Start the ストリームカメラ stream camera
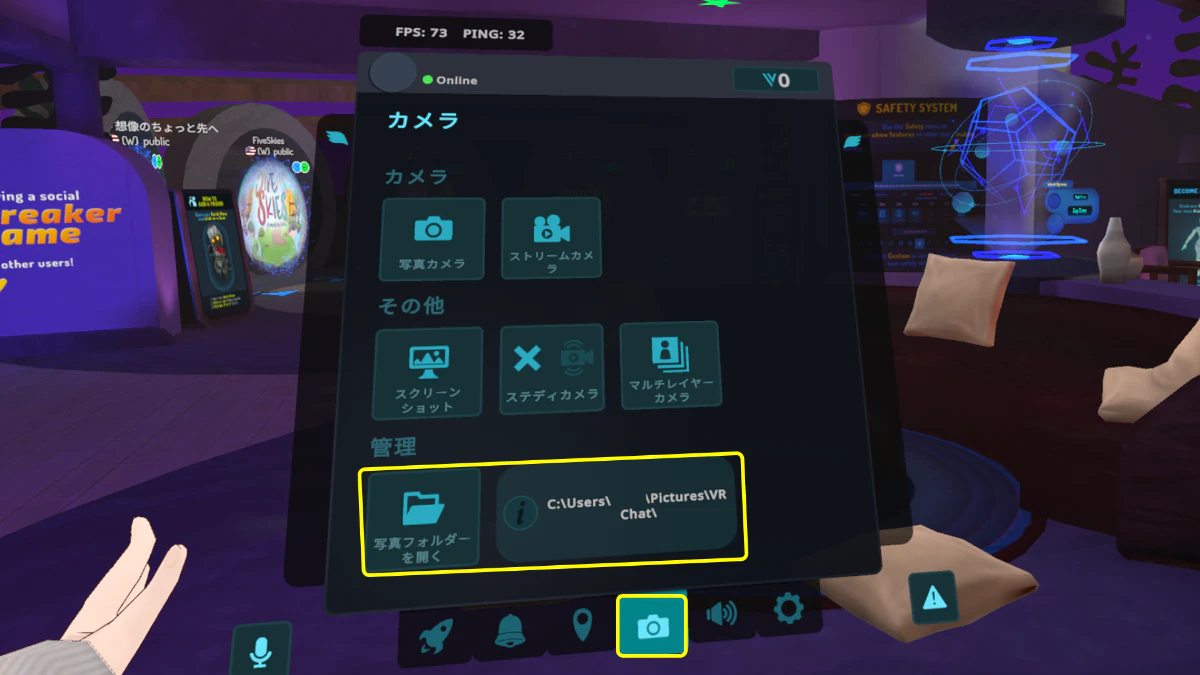The height and width of the screenshot is (675, 1200). 551,238
